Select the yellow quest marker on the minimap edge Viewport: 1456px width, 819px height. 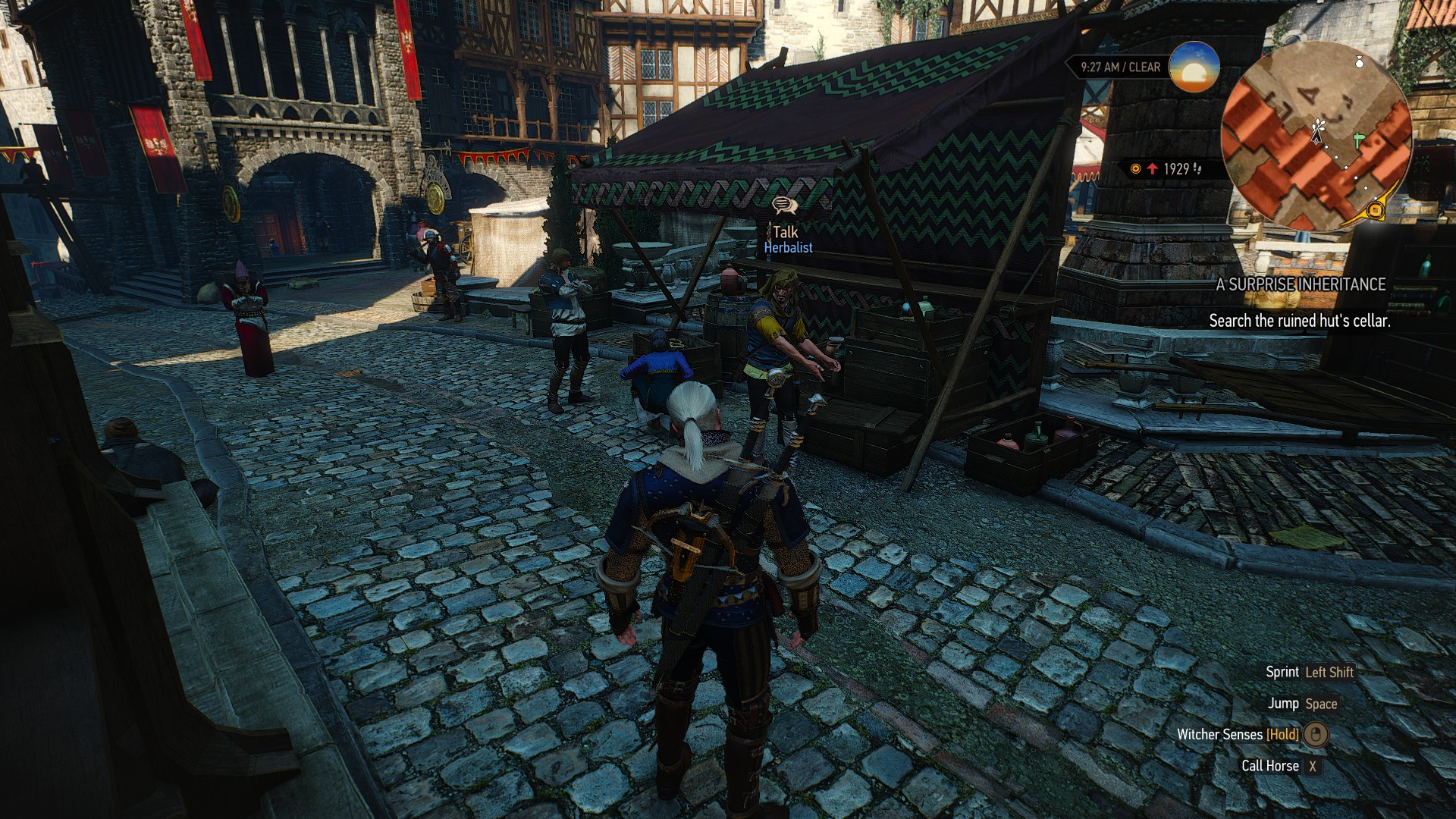coord(1375,210)
